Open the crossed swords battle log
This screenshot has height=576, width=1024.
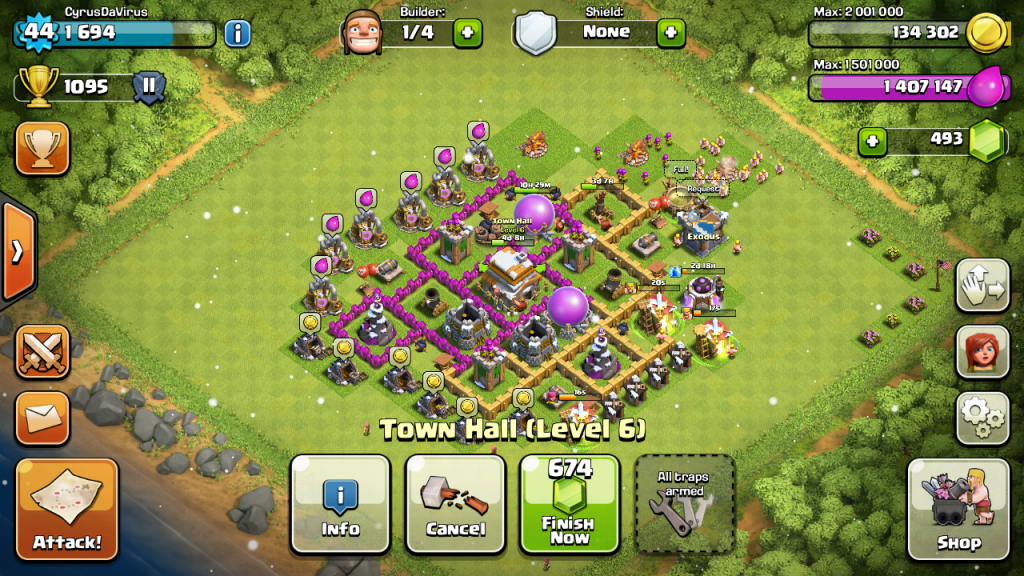coord(42,352)
